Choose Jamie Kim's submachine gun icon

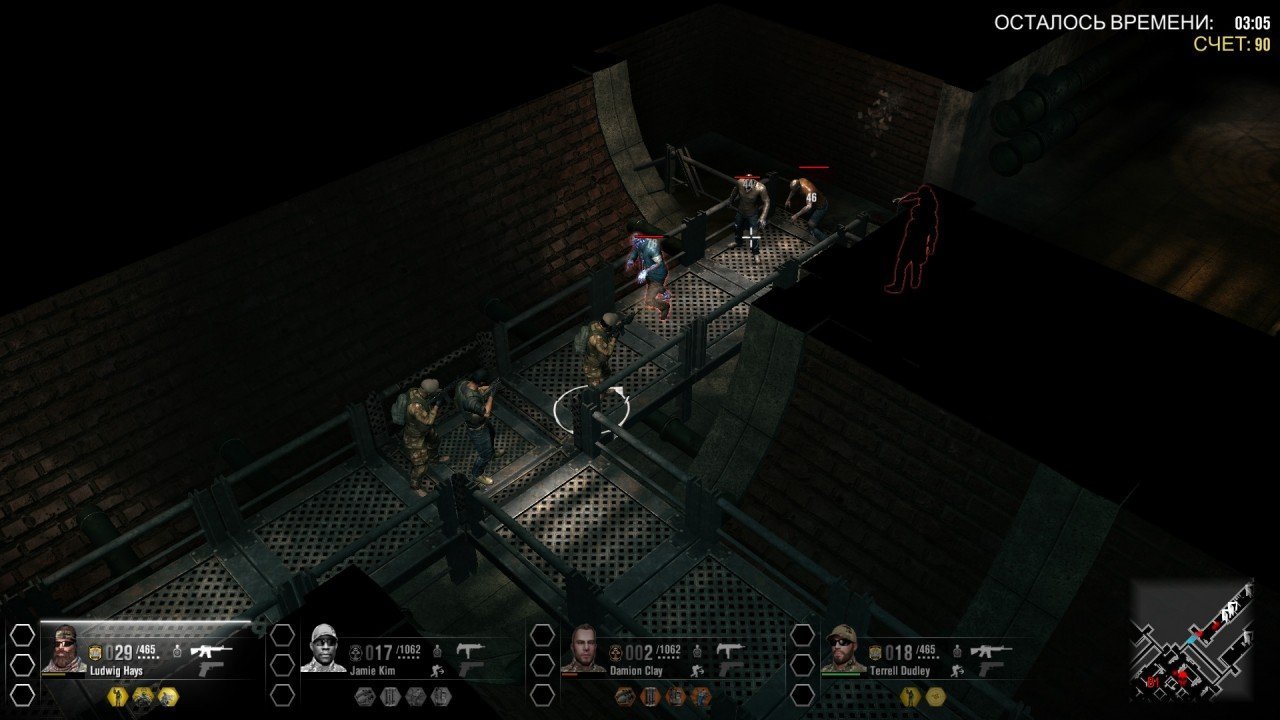pyautogui.click(x=470, y=650)
